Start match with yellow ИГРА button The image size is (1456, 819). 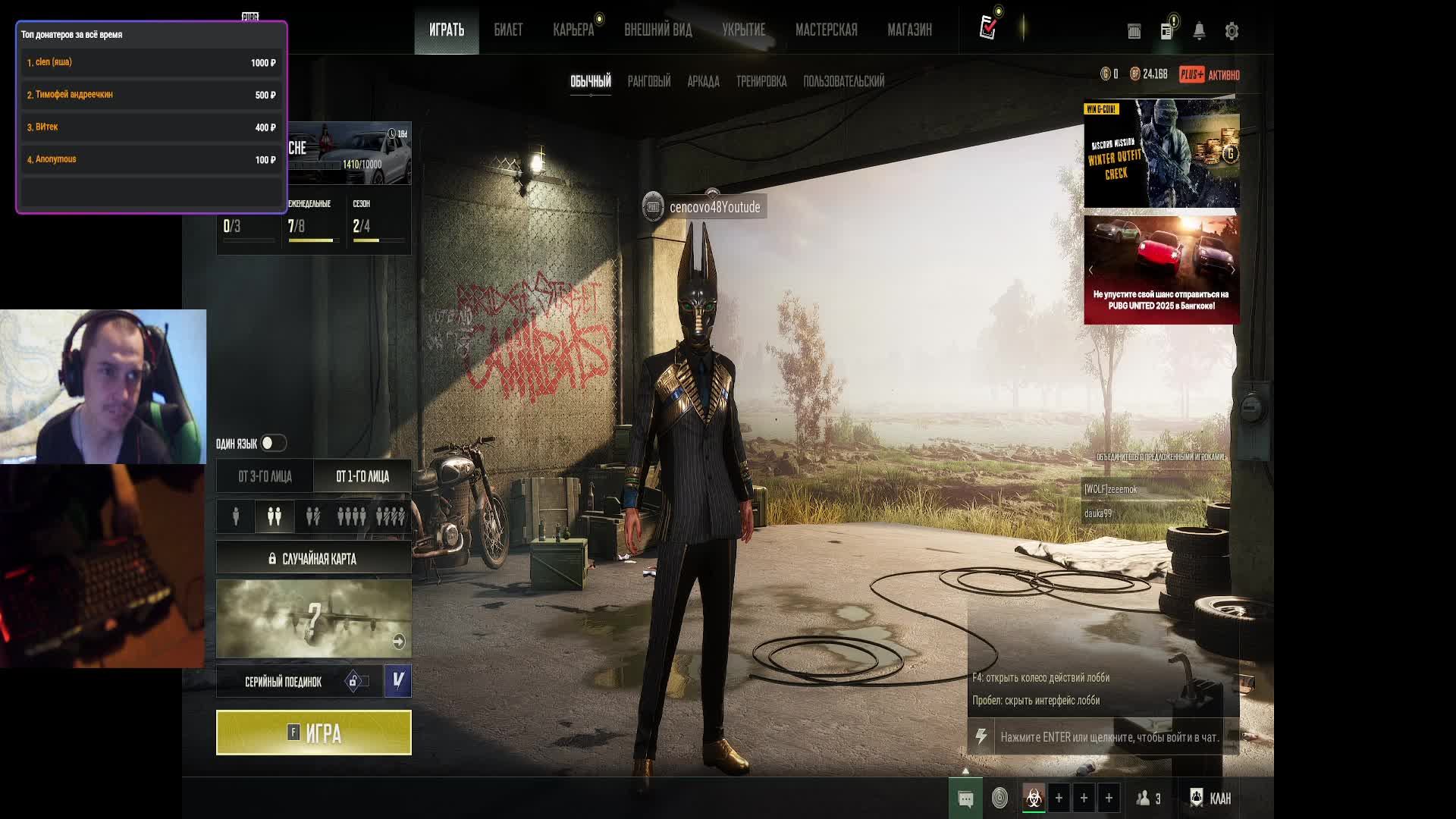[x=313, y=733]
